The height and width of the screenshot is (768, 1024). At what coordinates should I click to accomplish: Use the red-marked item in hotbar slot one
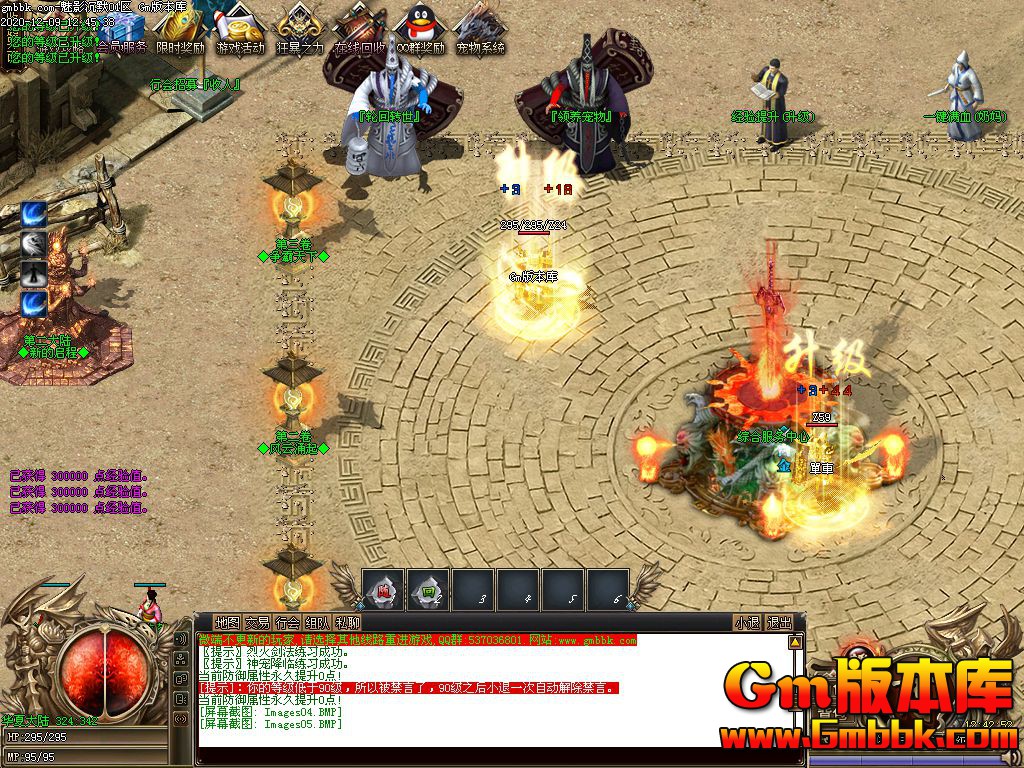(383, 589)
